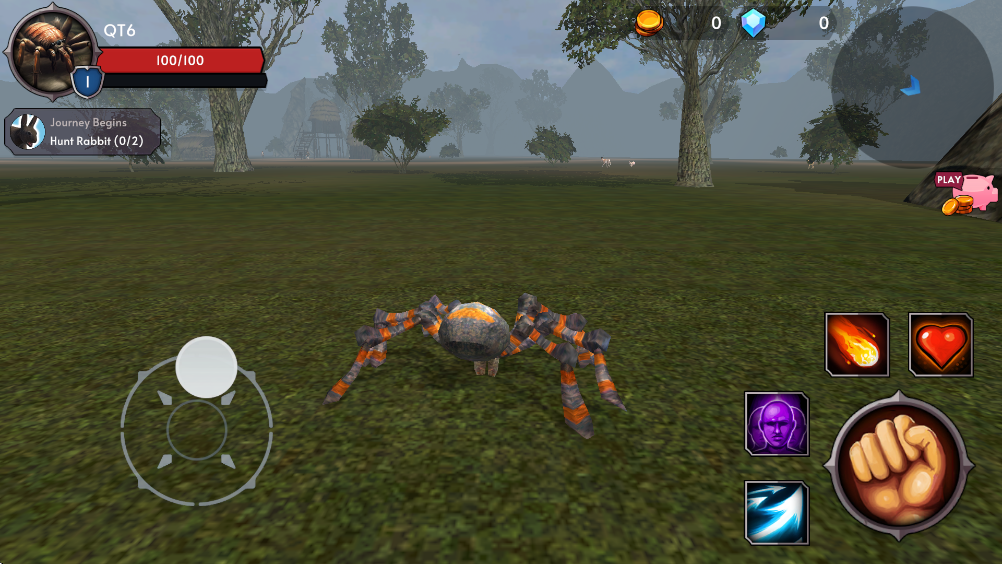Use the red heart heal ability

941,345
